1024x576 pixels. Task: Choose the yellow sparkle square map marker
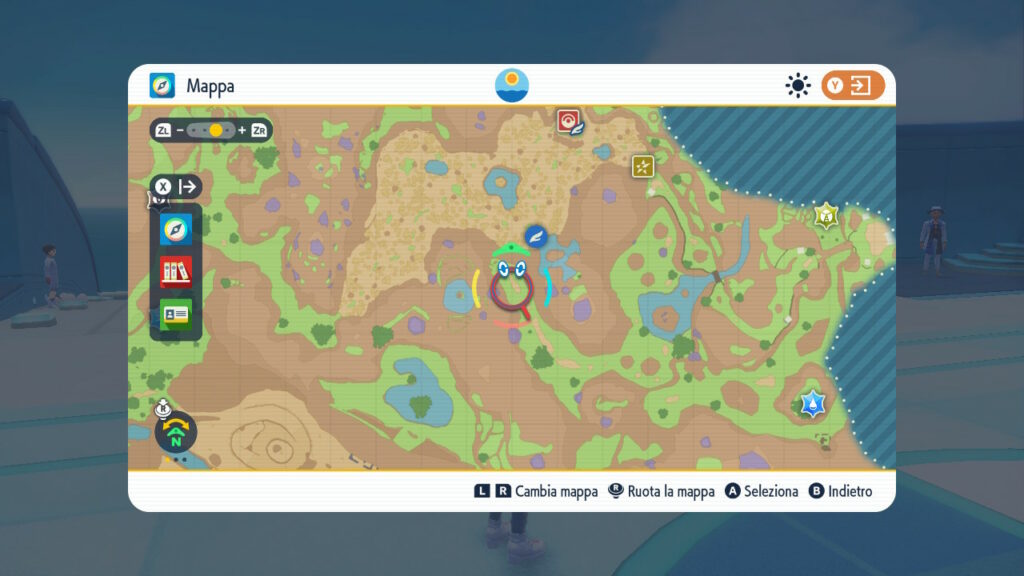pyautogui.click(x=642, y=166)
